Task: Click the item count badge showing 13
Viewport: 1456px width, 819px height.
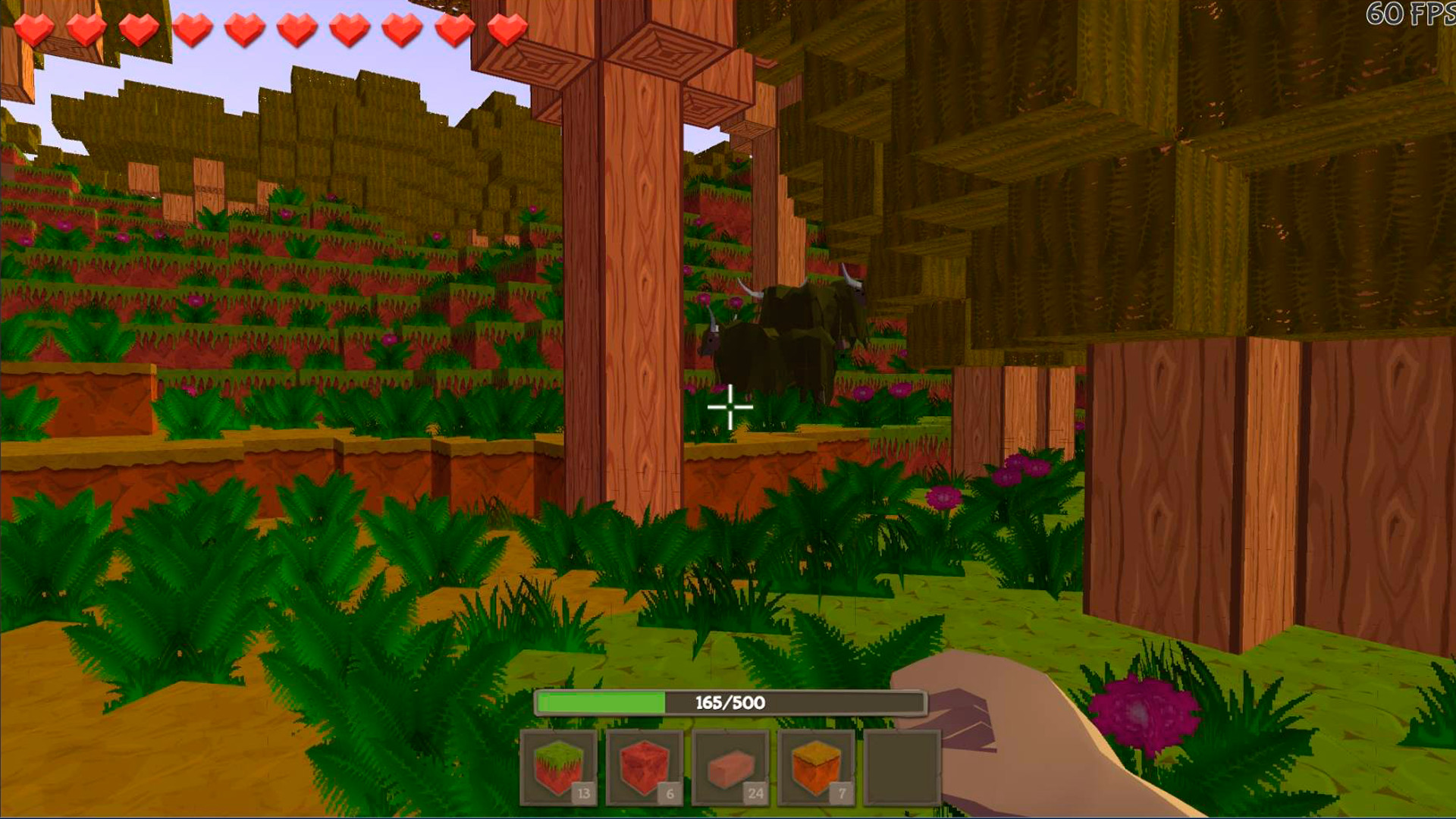Action: pyautogui.click(x=582, y=793)
